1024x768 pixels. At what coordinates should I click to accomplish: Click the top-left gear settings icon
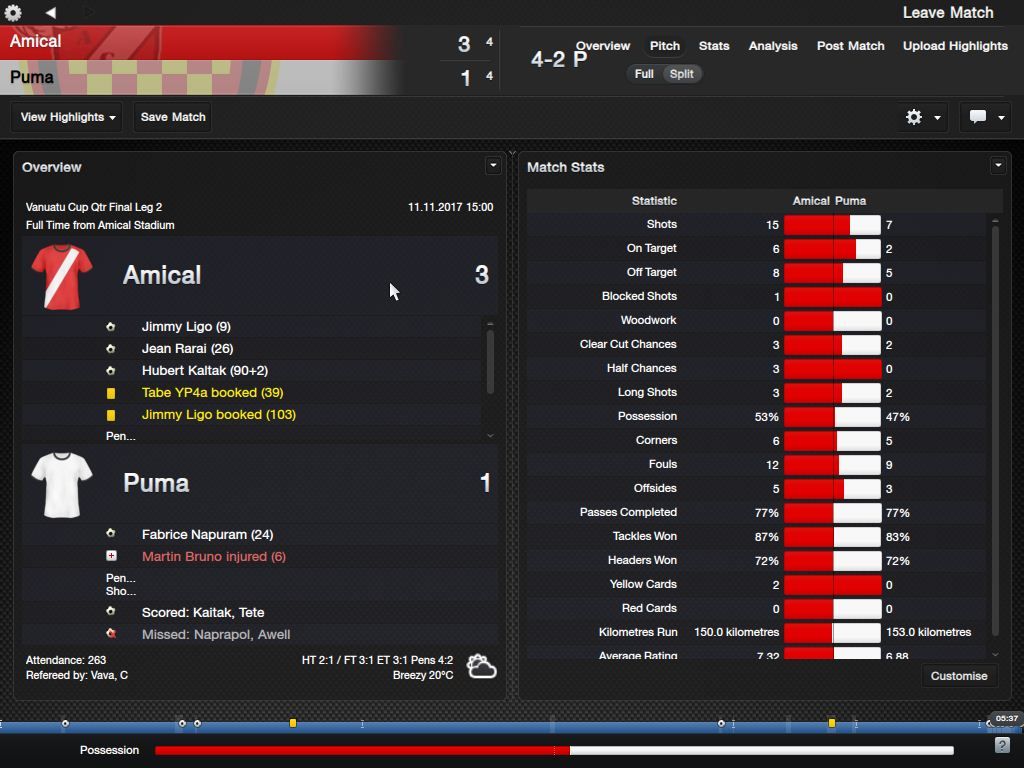[13, 13]
